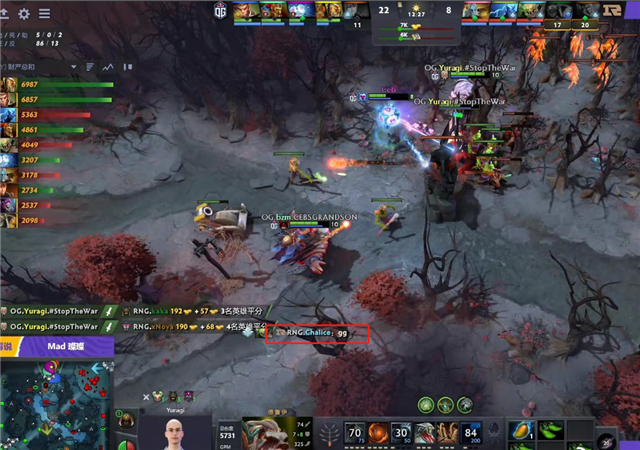Select the hero row showing 2098 net worth
The image size is (640, 450).
pyautogui.click(x=8, y=220)
